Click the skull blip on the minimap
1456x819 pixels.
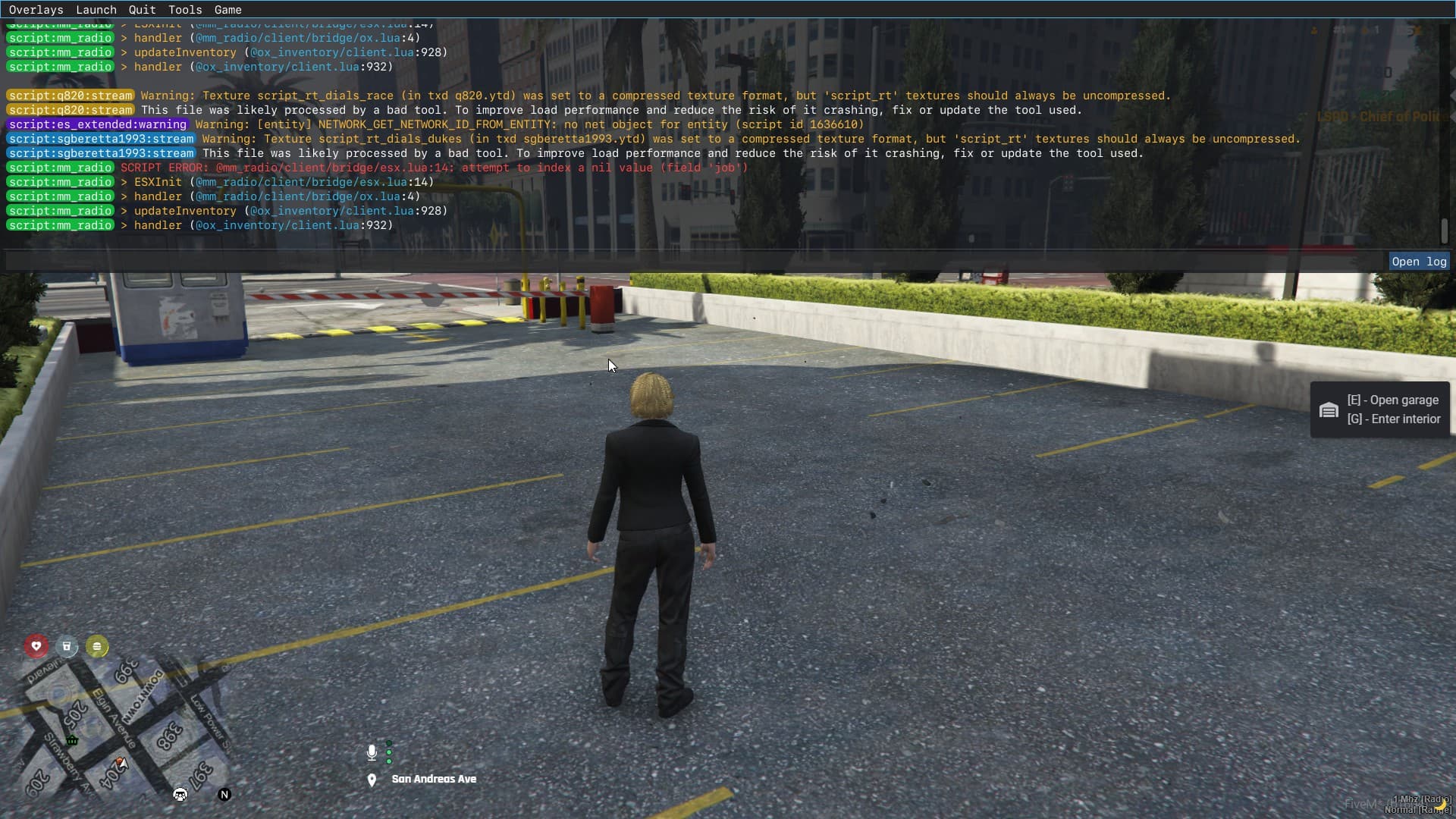tap(179, 794)
